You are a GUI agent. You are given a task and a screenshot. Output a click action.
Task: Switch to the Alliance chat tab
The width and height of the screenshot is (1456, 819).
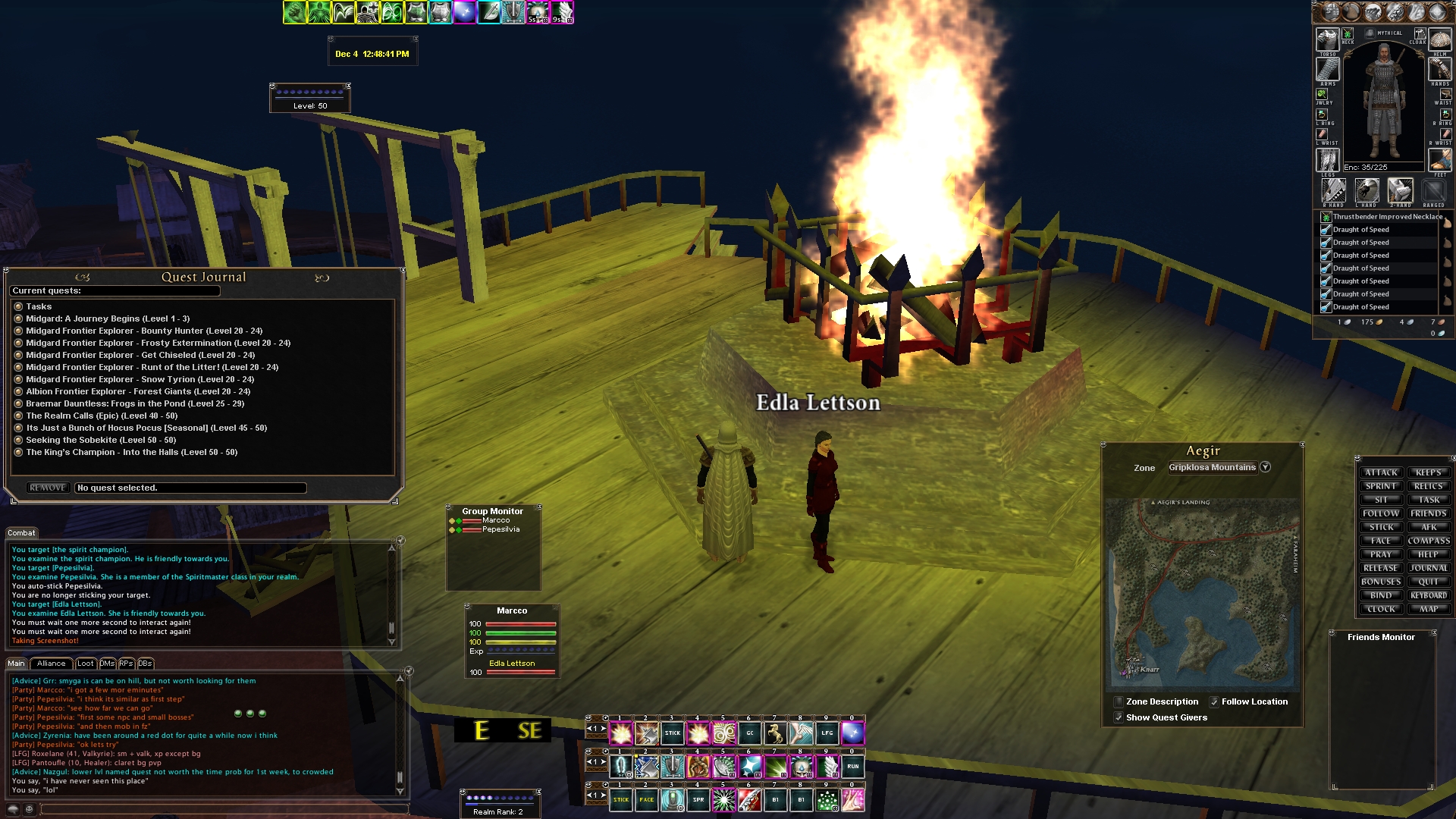pos(52,664)
